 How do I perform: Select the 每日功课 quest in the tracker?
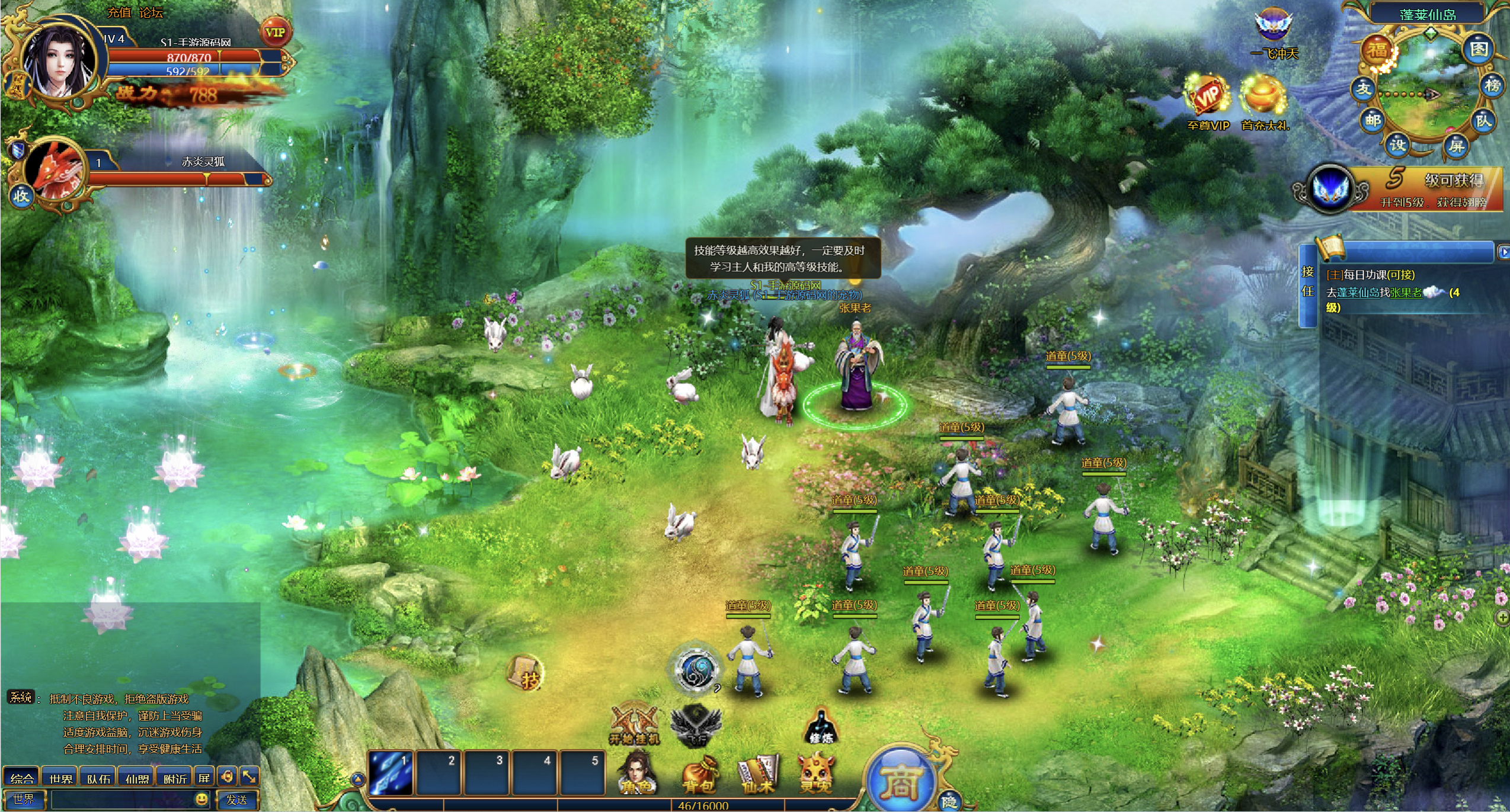(x=1370, y=275)
